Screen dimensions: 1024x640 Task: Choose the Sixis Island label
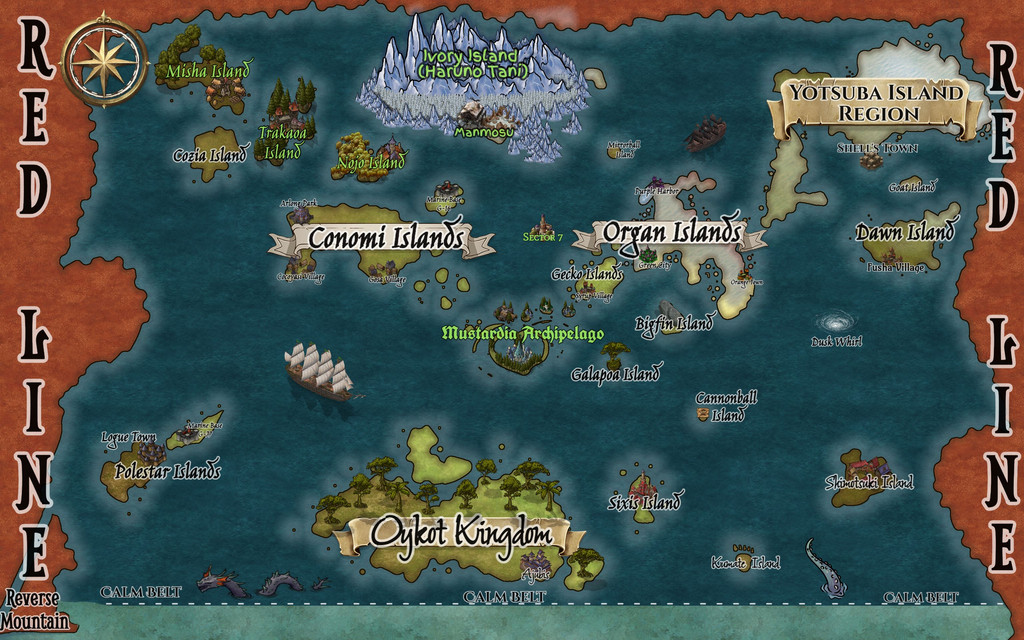point(645,502)
